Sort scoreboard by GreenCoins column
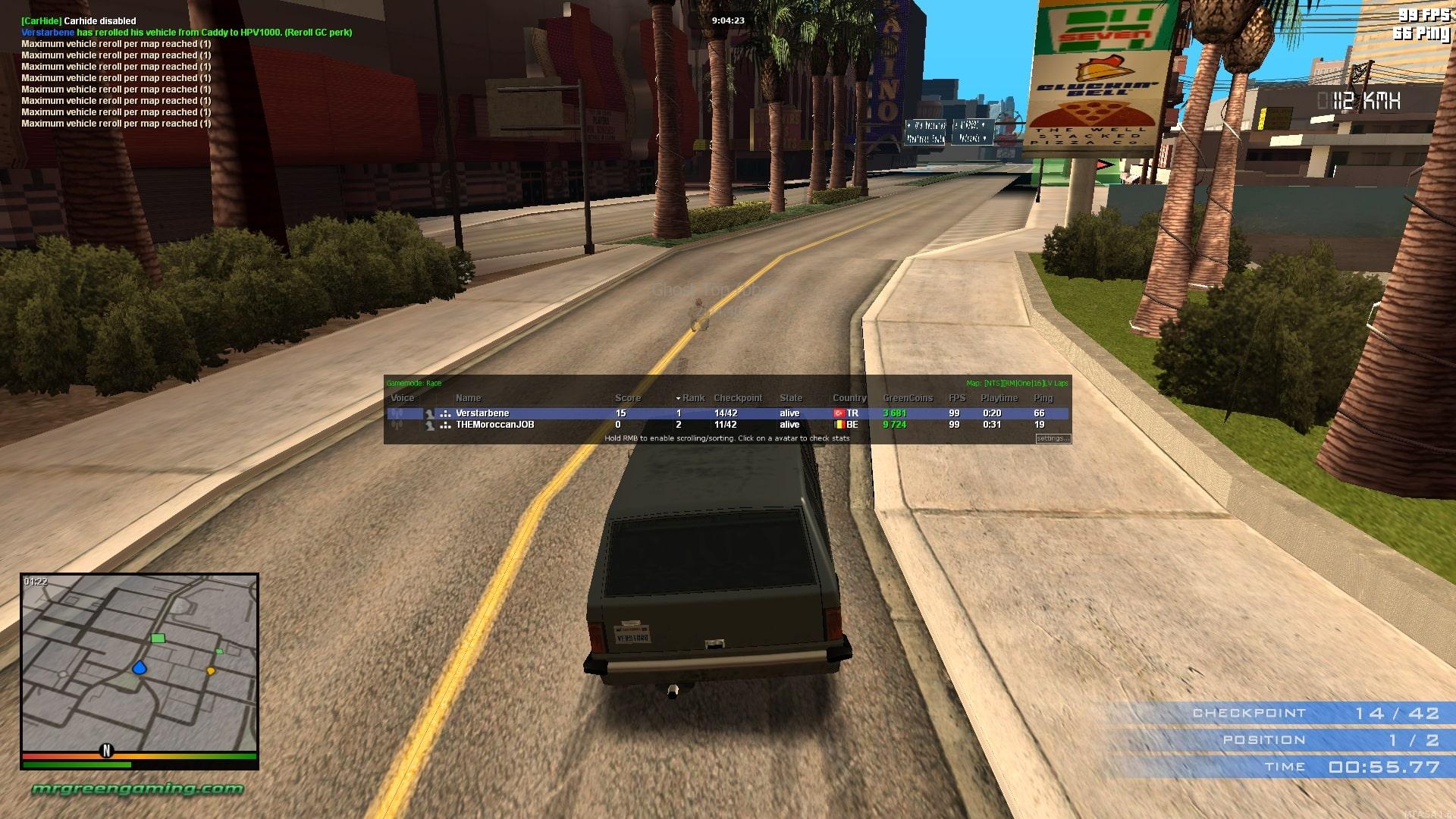 coord(907,398)
